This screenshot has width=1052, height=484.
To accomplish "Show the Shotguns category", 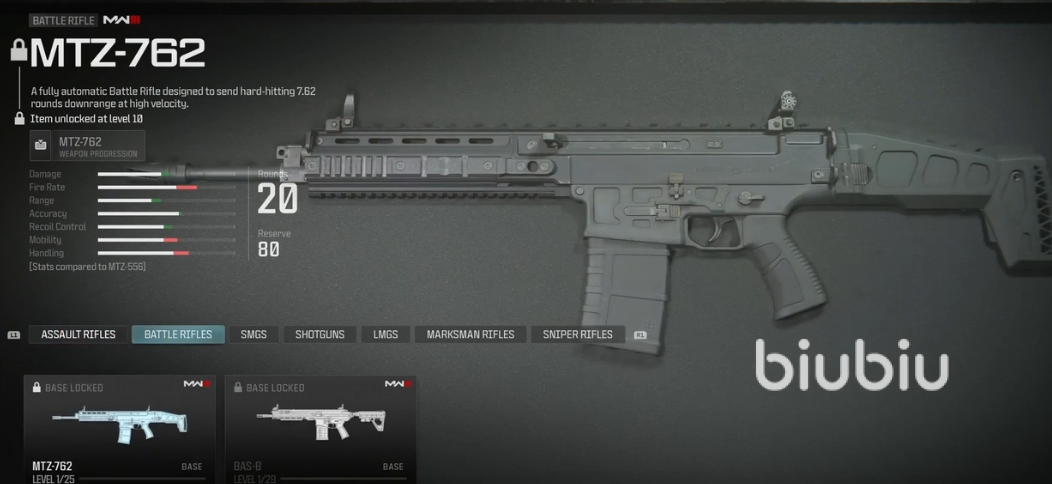I will pyautogui.click(x=320, y=334).
